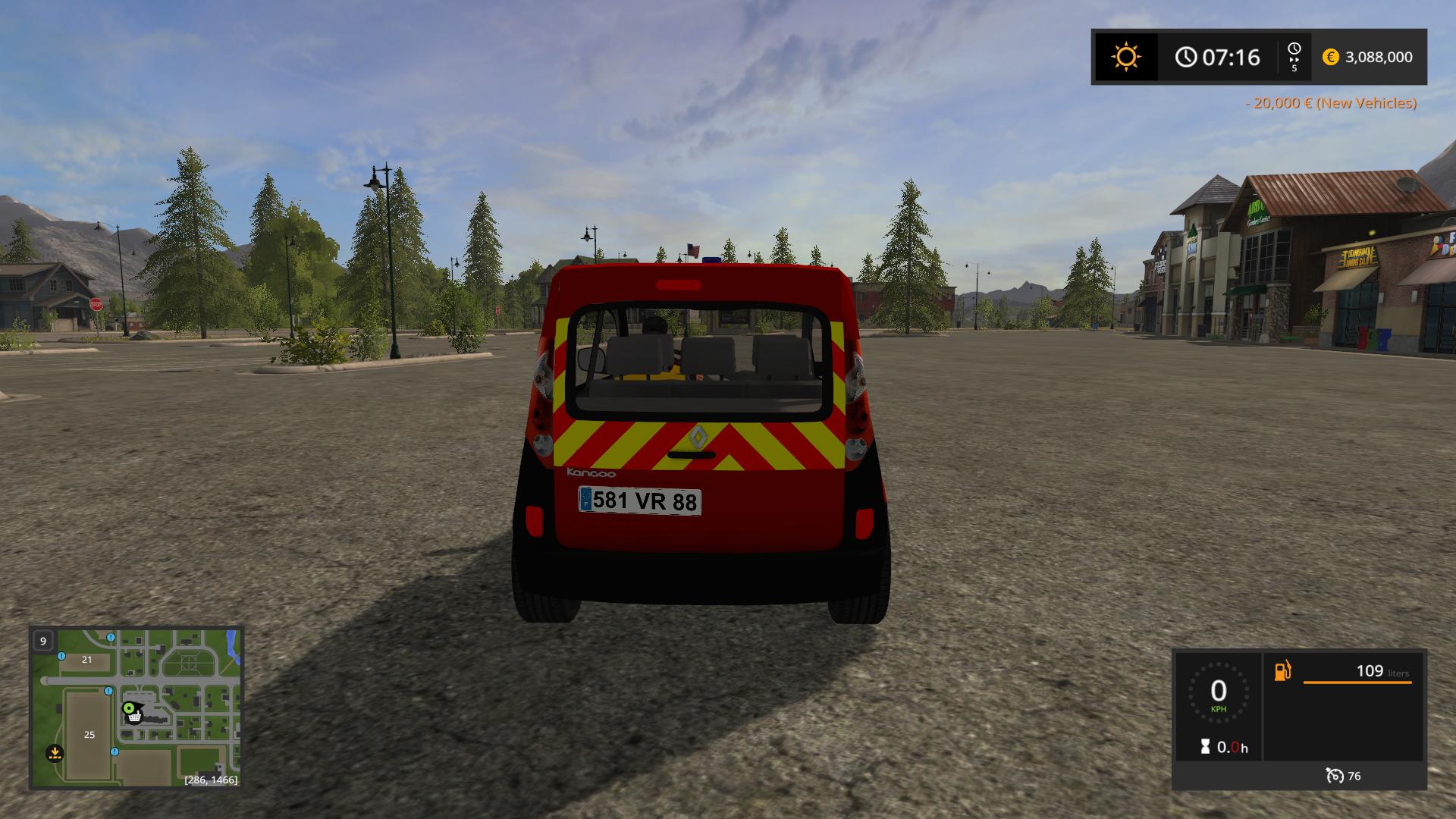Select field 21 on the minimap
1456x819 pixels.
click(86, 660)
